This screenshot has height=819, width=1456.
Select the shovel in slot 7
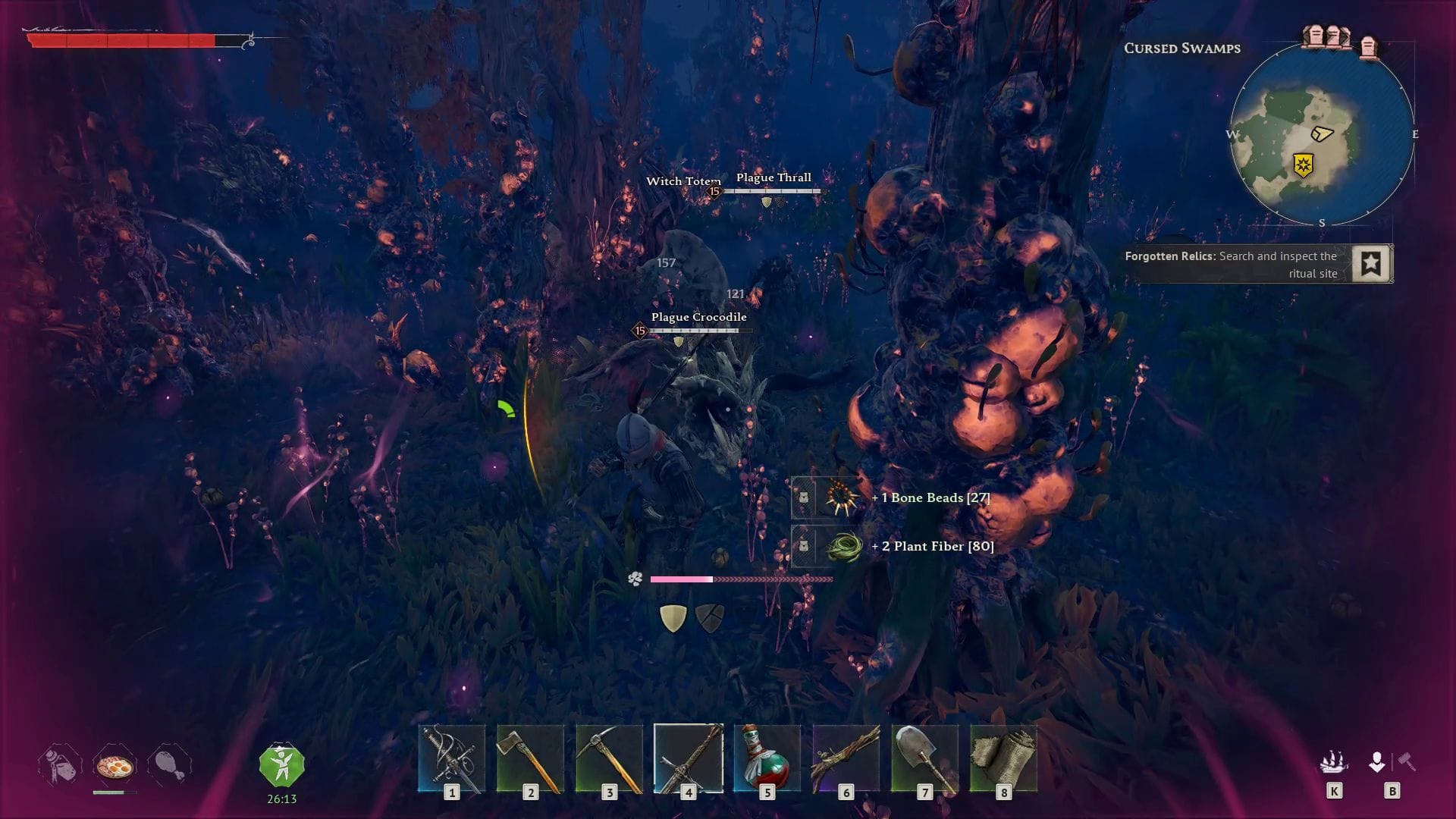coord(925,758)
